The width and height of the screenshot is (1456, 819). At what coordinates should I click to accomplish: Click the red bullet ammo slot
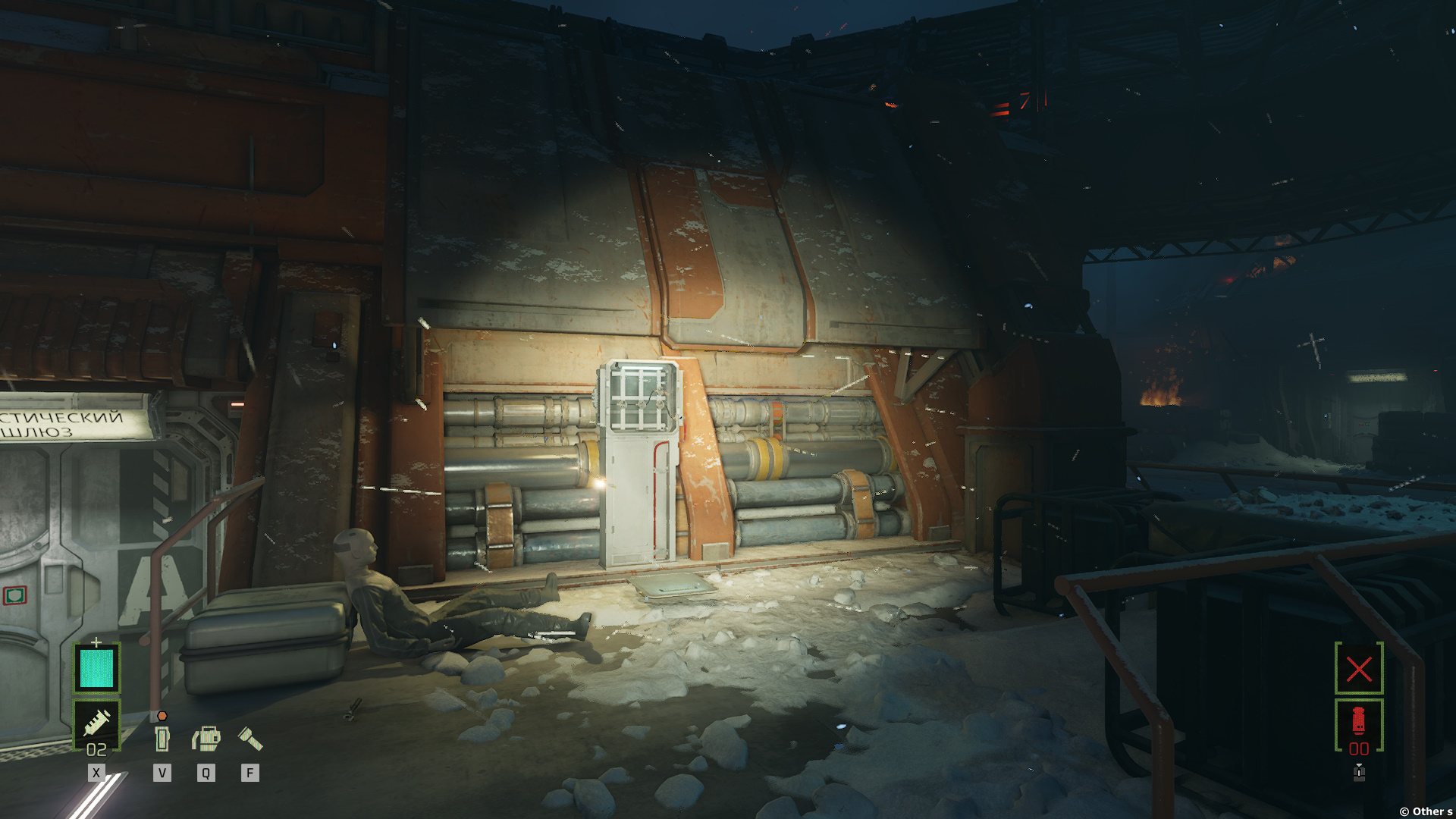coord(1358,723)
